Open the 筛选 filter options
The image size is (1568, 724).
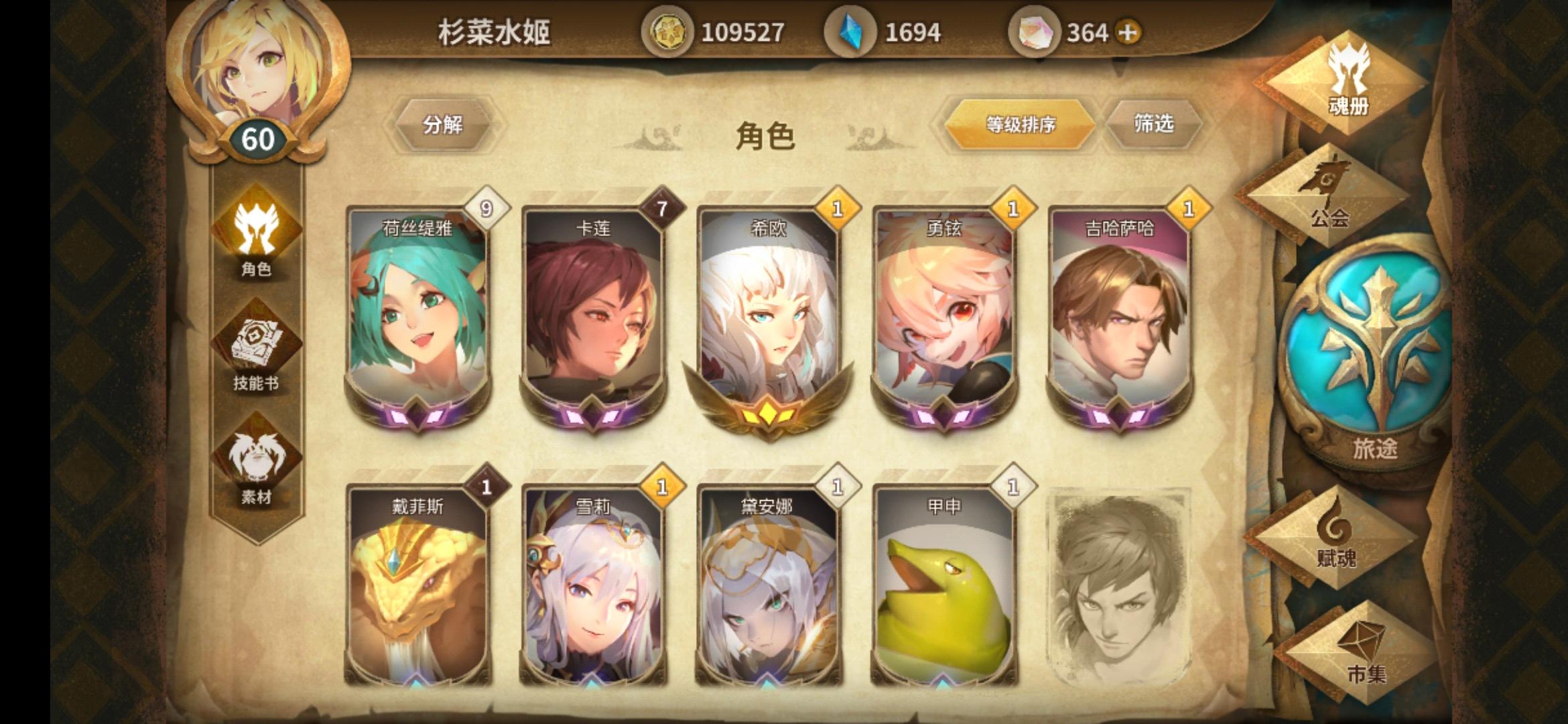pos(1155,124)
